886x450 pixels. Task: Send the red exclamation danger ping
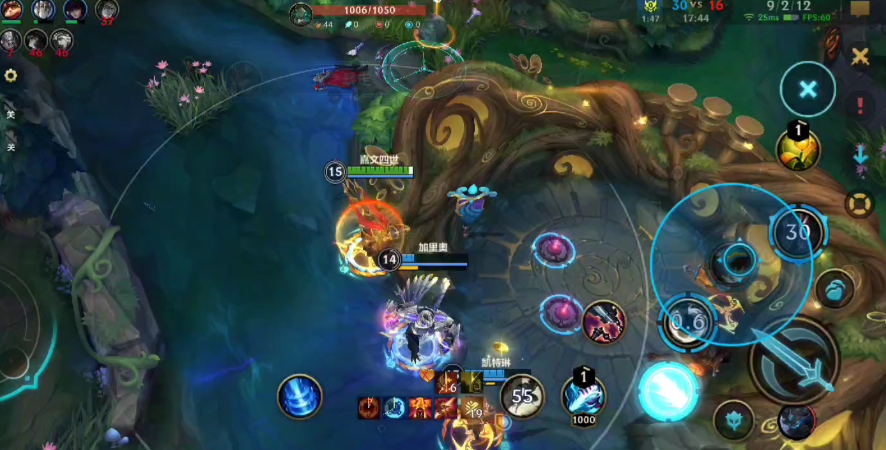pyautogui.click(x=859, y=105)
